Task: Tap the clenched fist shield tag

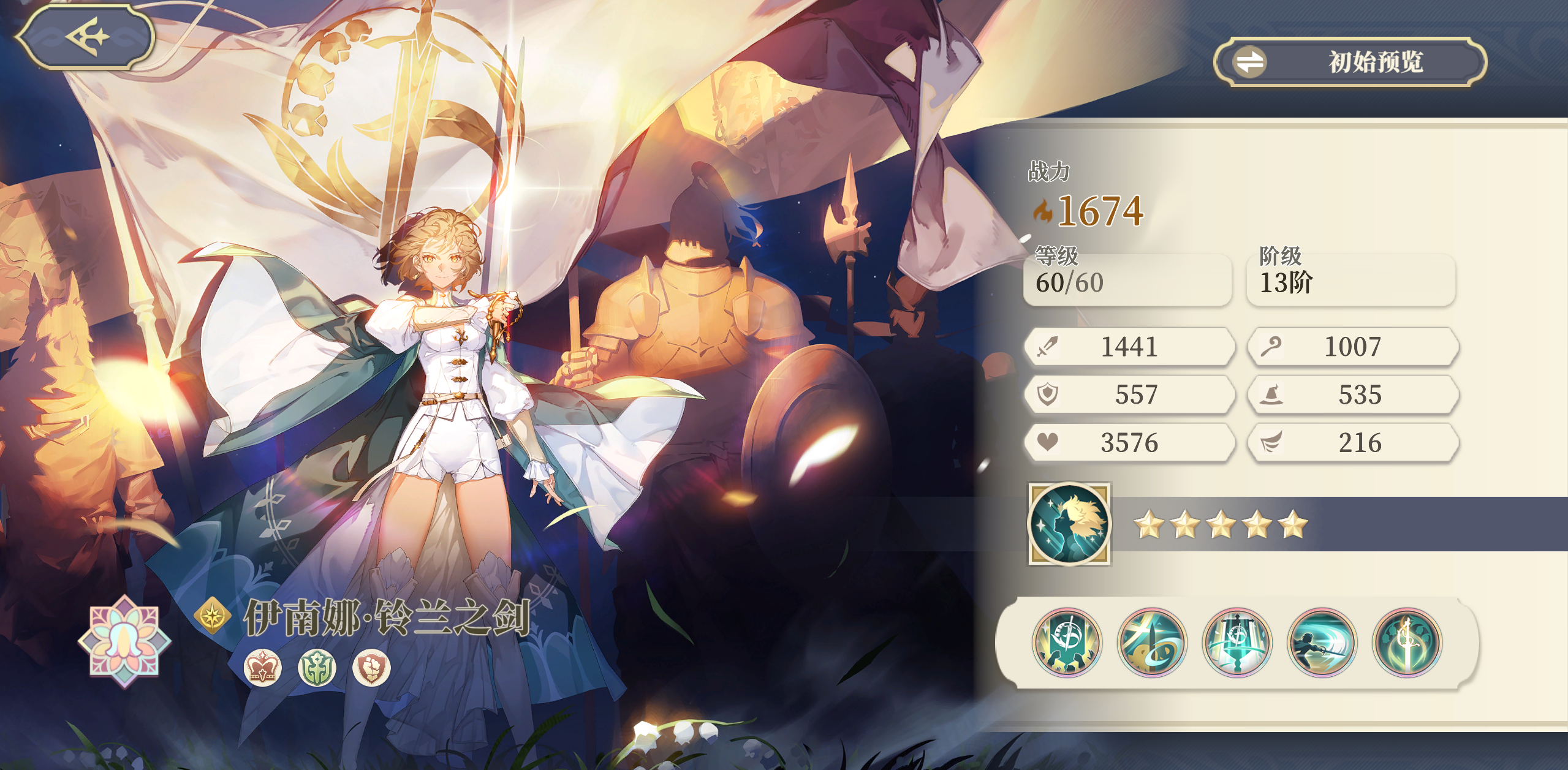Action: pyautogui.click(x=371, y=667)
